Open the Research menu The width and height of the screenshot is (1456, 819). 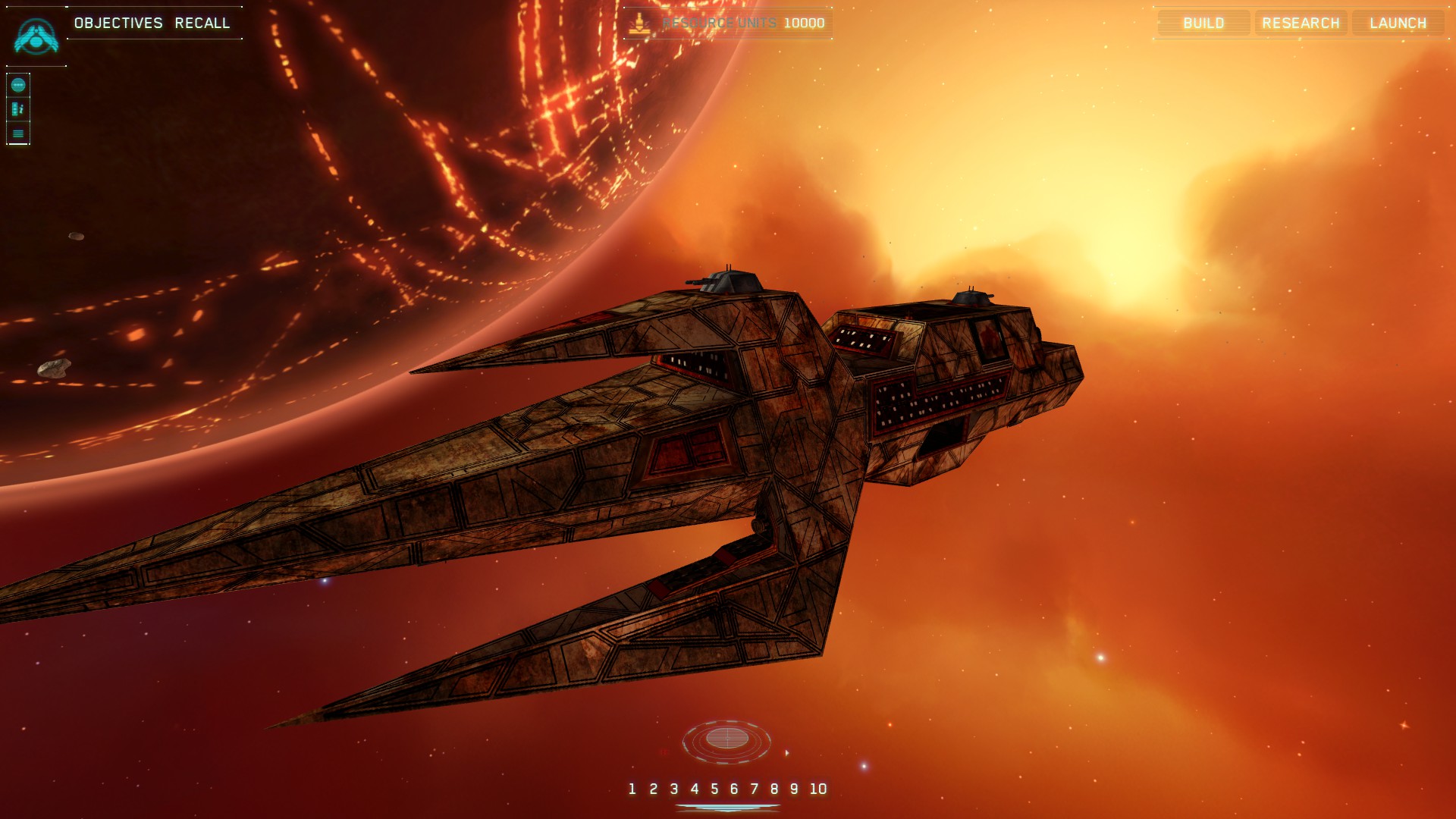click(x=1301, y=23)
